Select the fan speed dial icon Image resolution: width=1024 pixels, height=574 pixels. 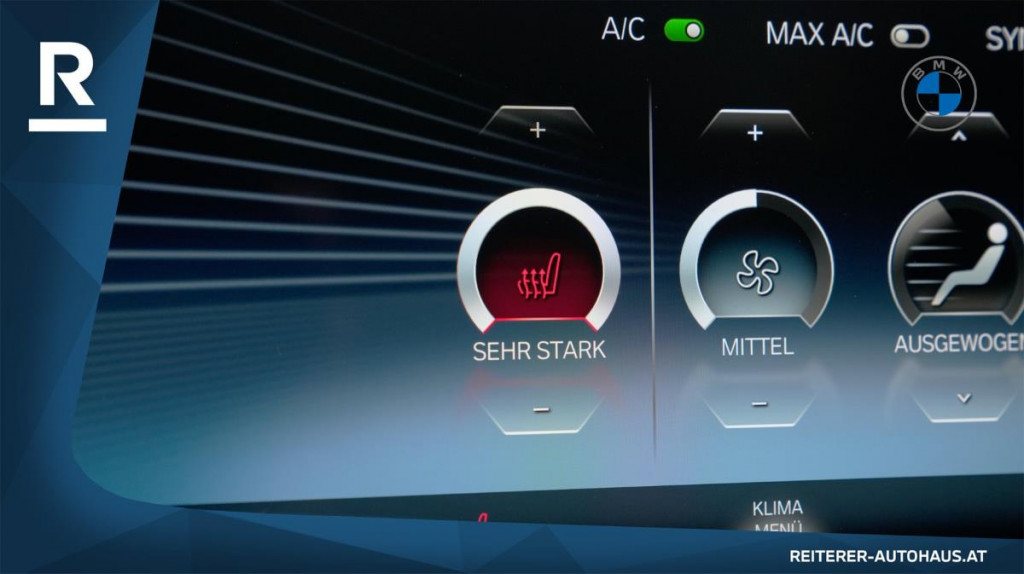[x=757, y=270]
